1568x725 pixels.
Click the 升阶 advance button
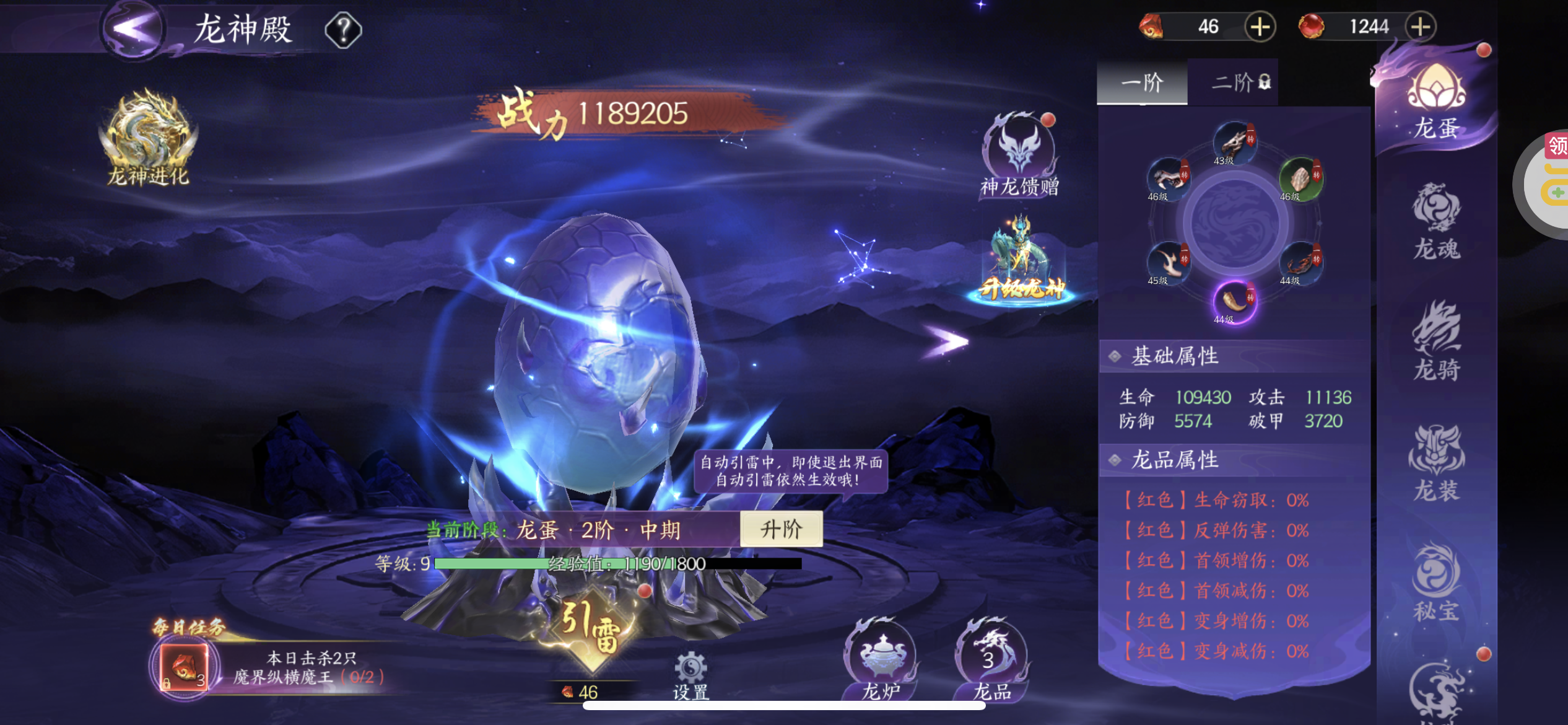(x=781, y=529)
